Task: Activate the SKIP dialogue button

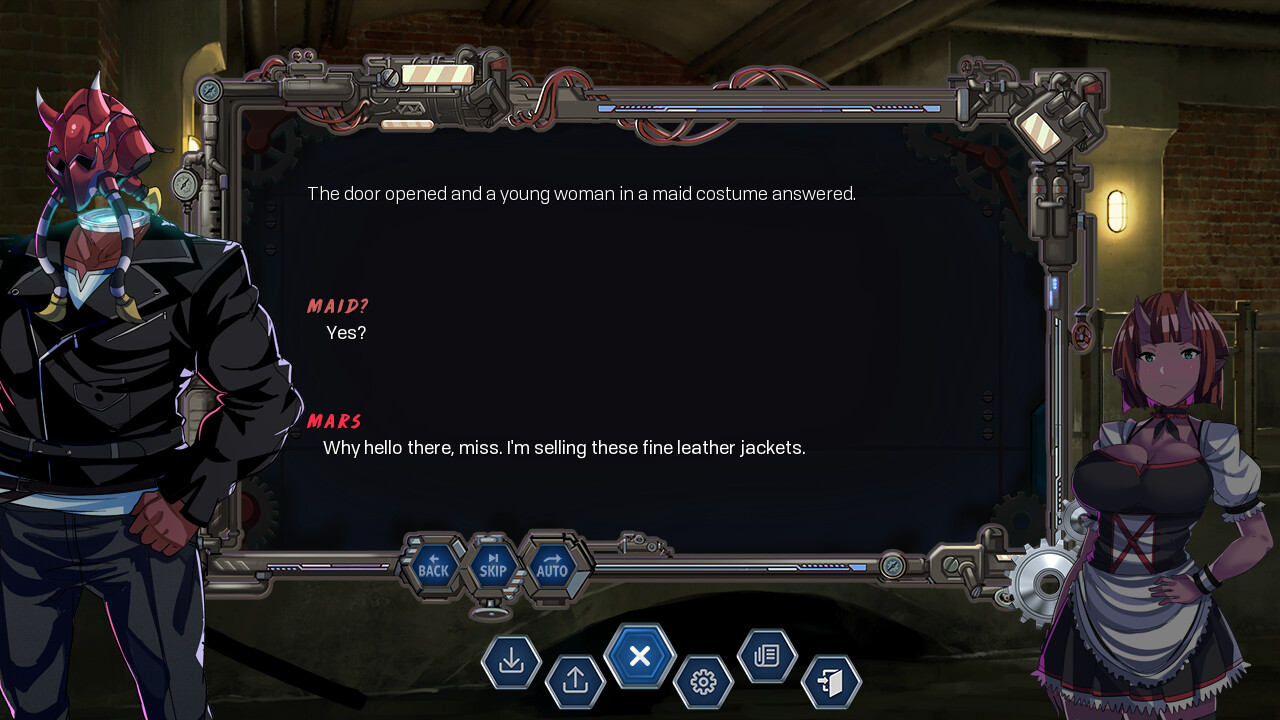Action: coord(493,567)
